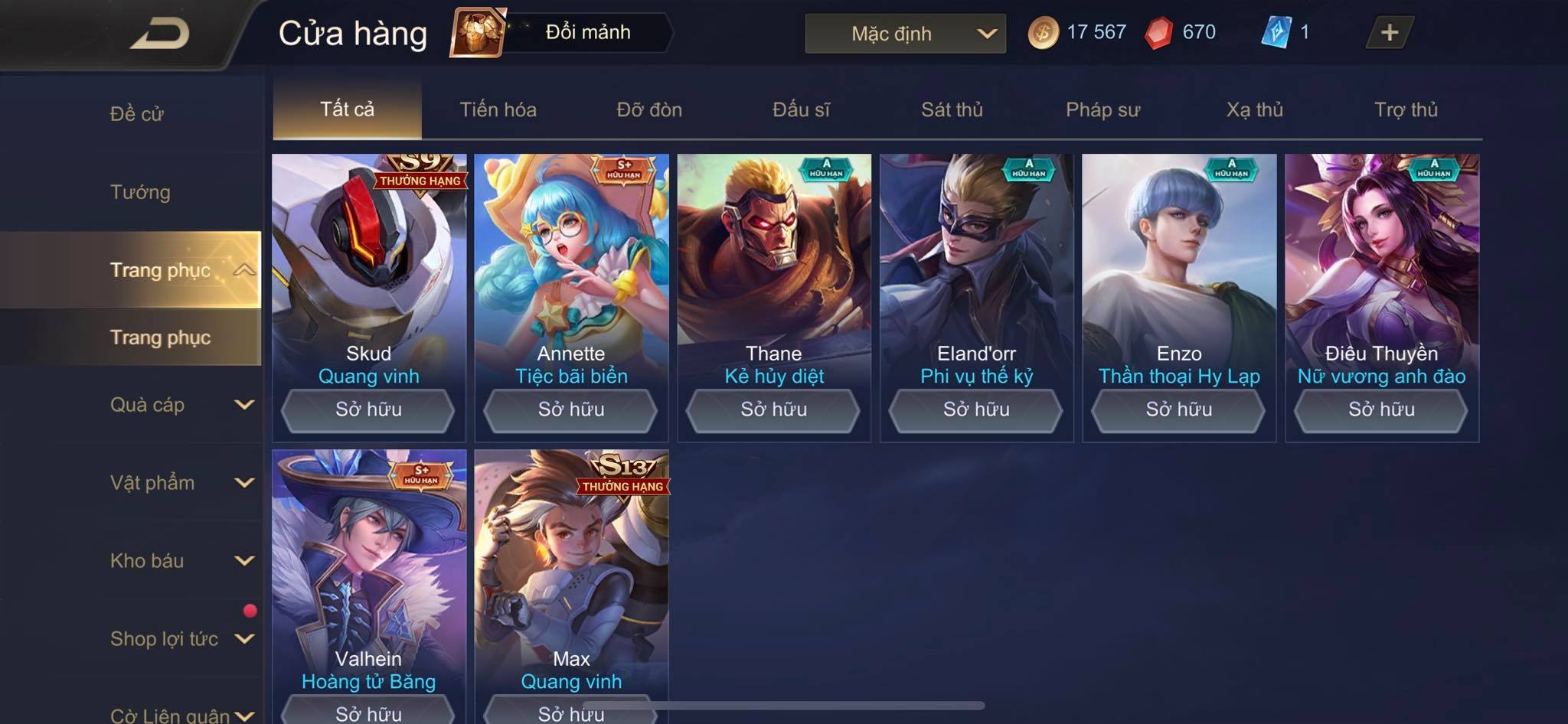Filter skins by Sát thủ
The width and height of the screenshot is (1568, 724).
point(952,109)
